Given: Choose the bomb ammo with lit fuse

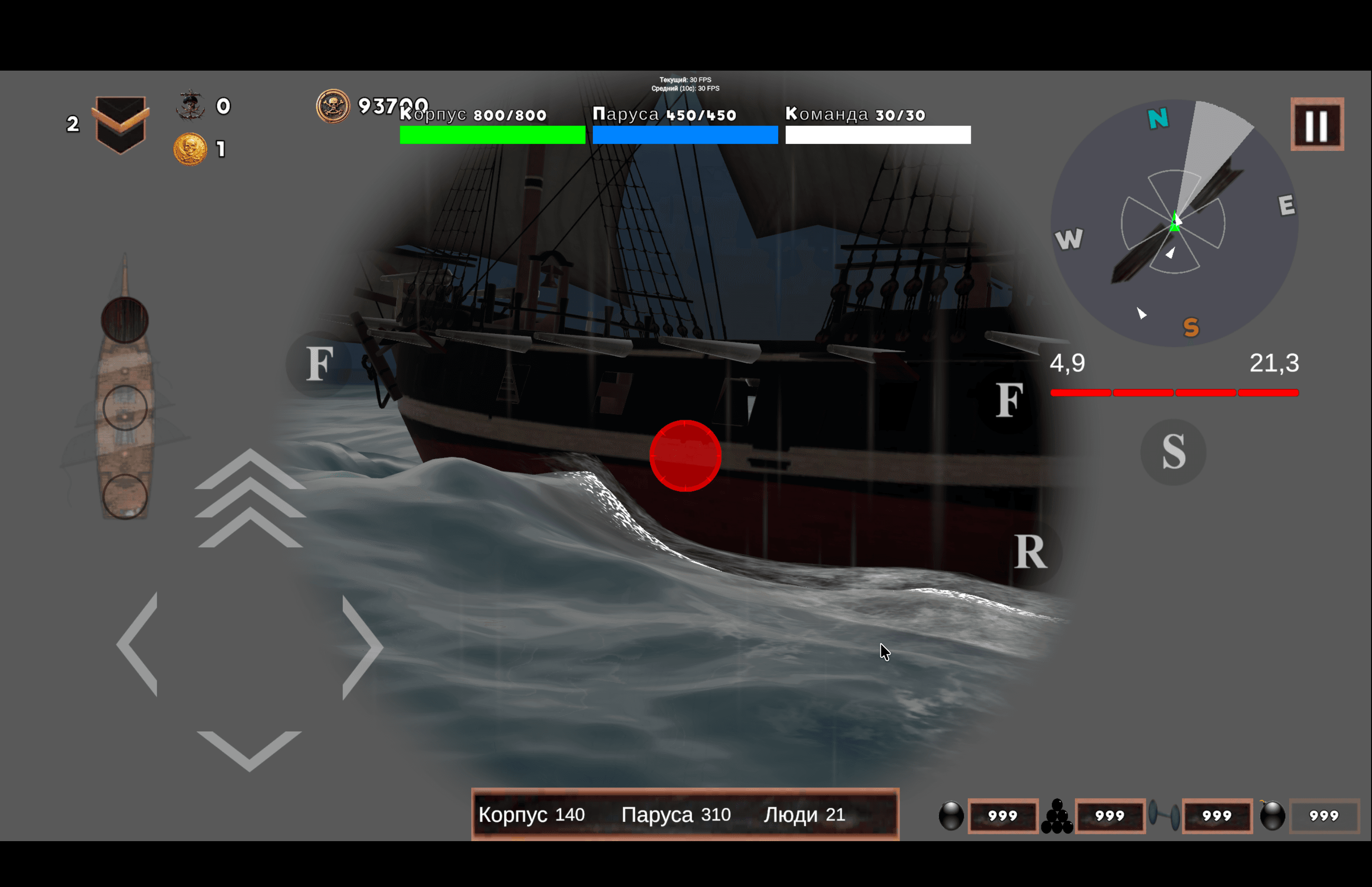Looking at the screenshot, I should tap(1272, 815).
